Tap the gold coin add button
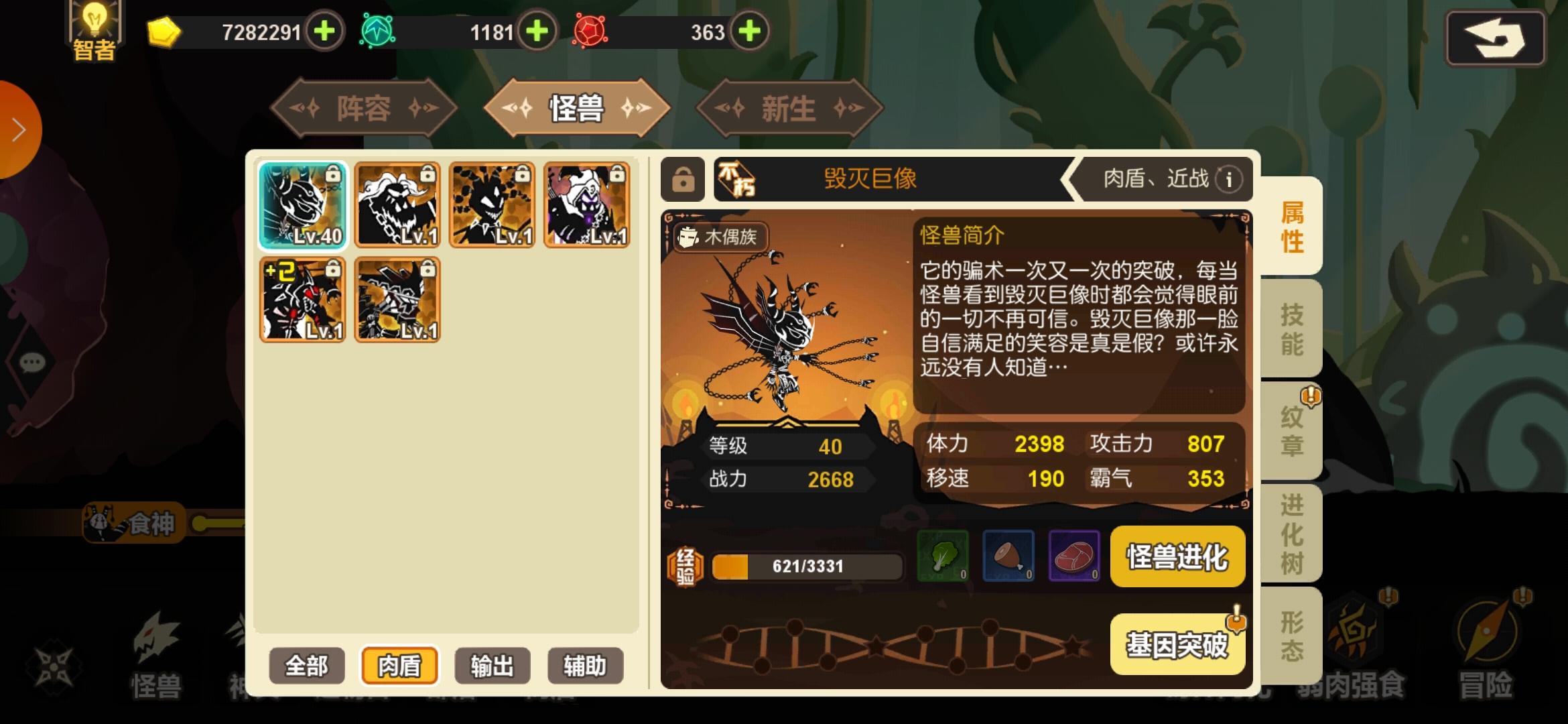 pos(324,32)
